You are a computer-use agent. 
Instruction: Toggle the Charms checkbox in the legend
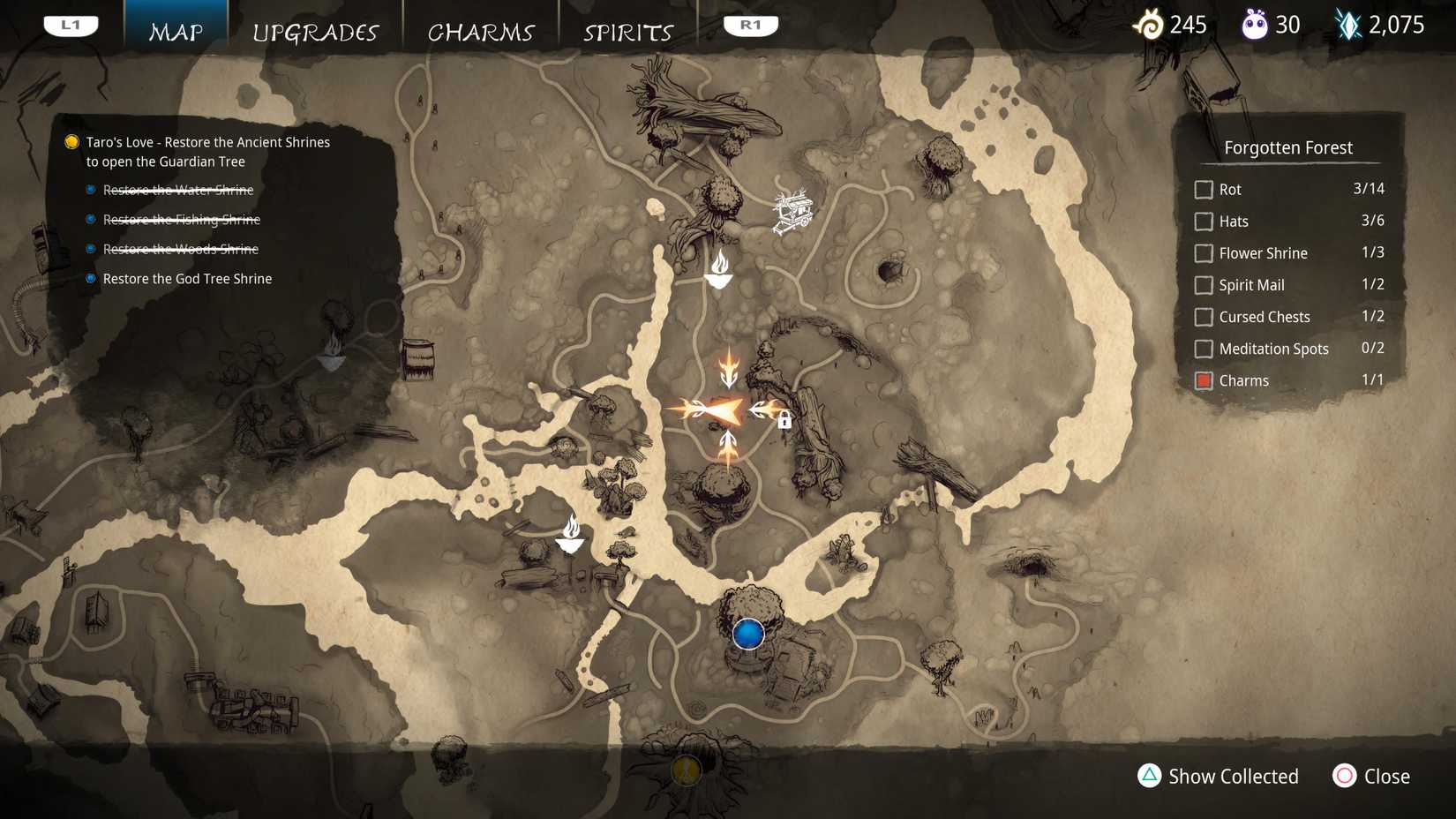tap(1204, 380)
